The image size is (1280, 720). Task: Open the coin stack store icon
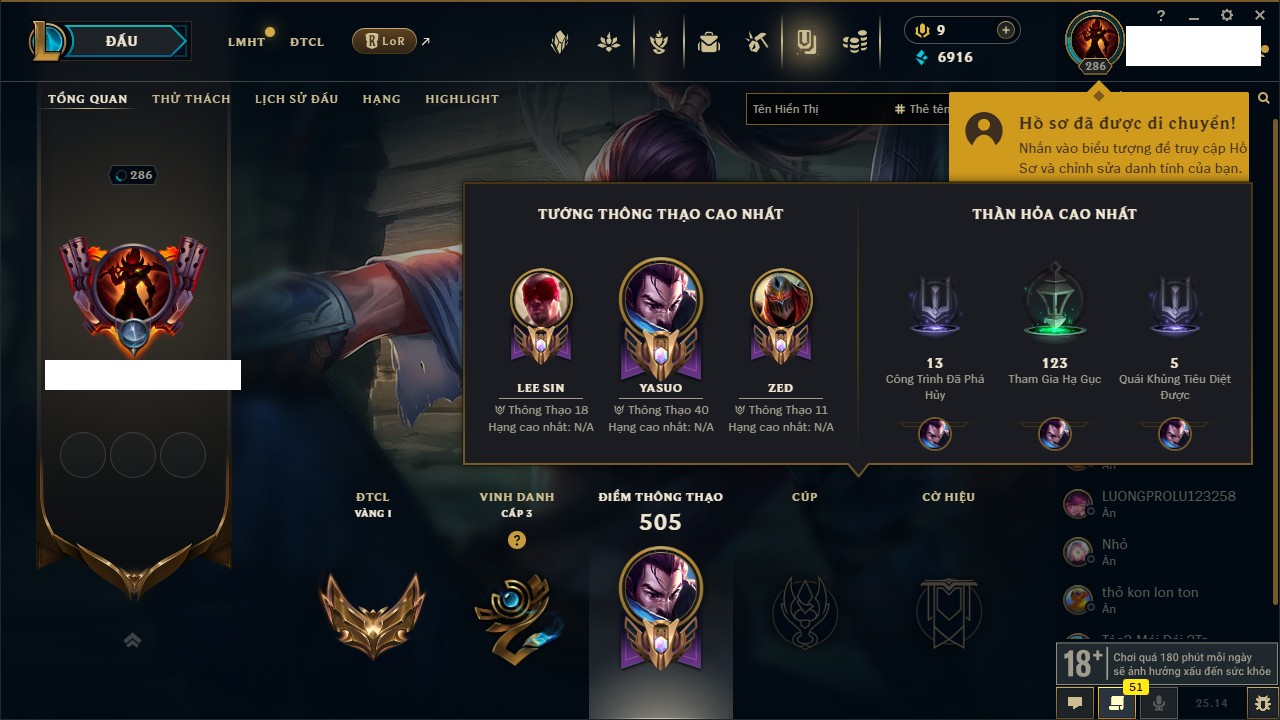[x=854, y=42]
